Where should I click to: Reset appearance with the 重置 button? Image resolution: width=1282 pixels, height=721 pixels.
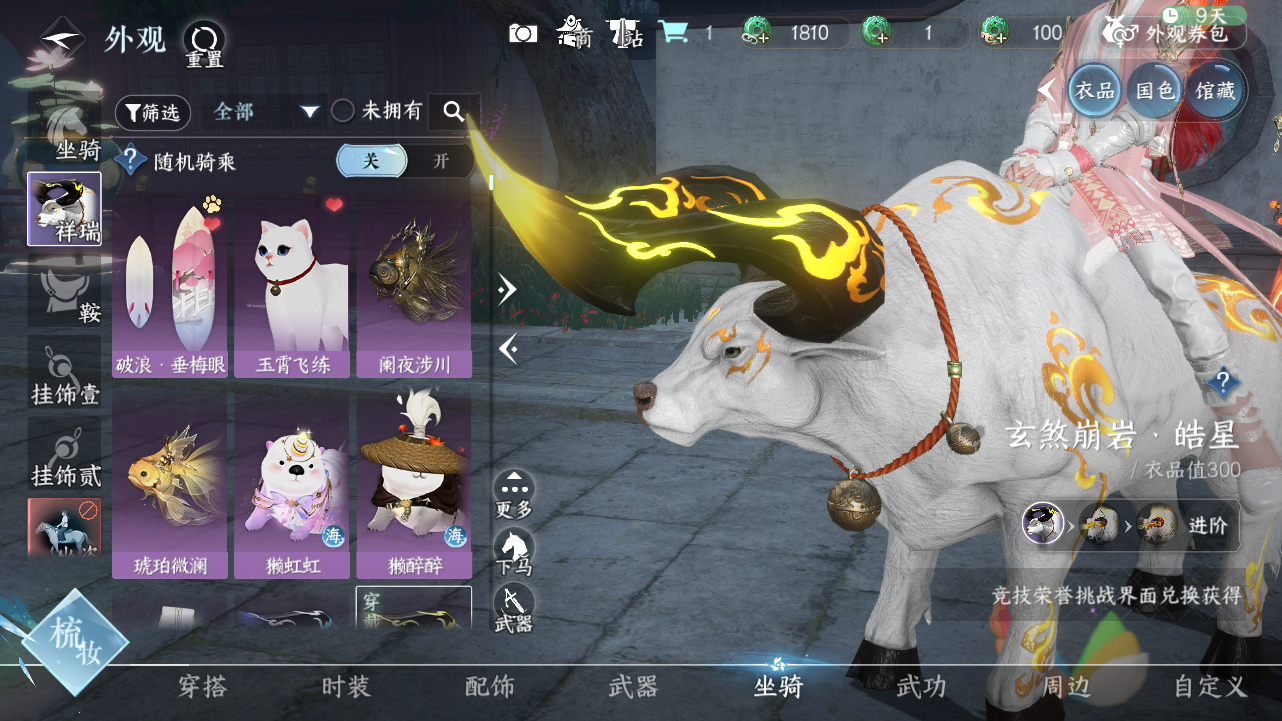204,43
